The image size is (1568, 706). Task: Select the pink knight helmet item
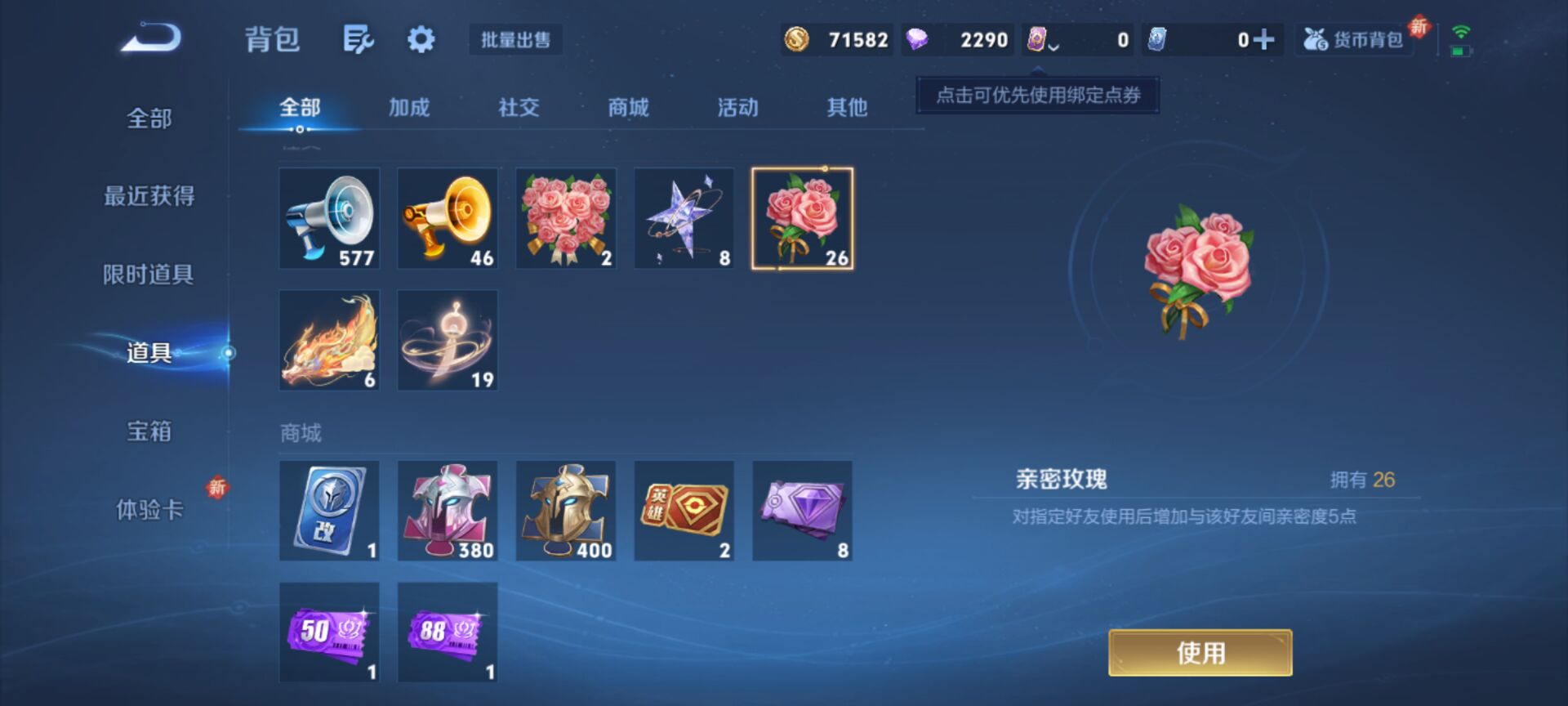coord(447,511)
